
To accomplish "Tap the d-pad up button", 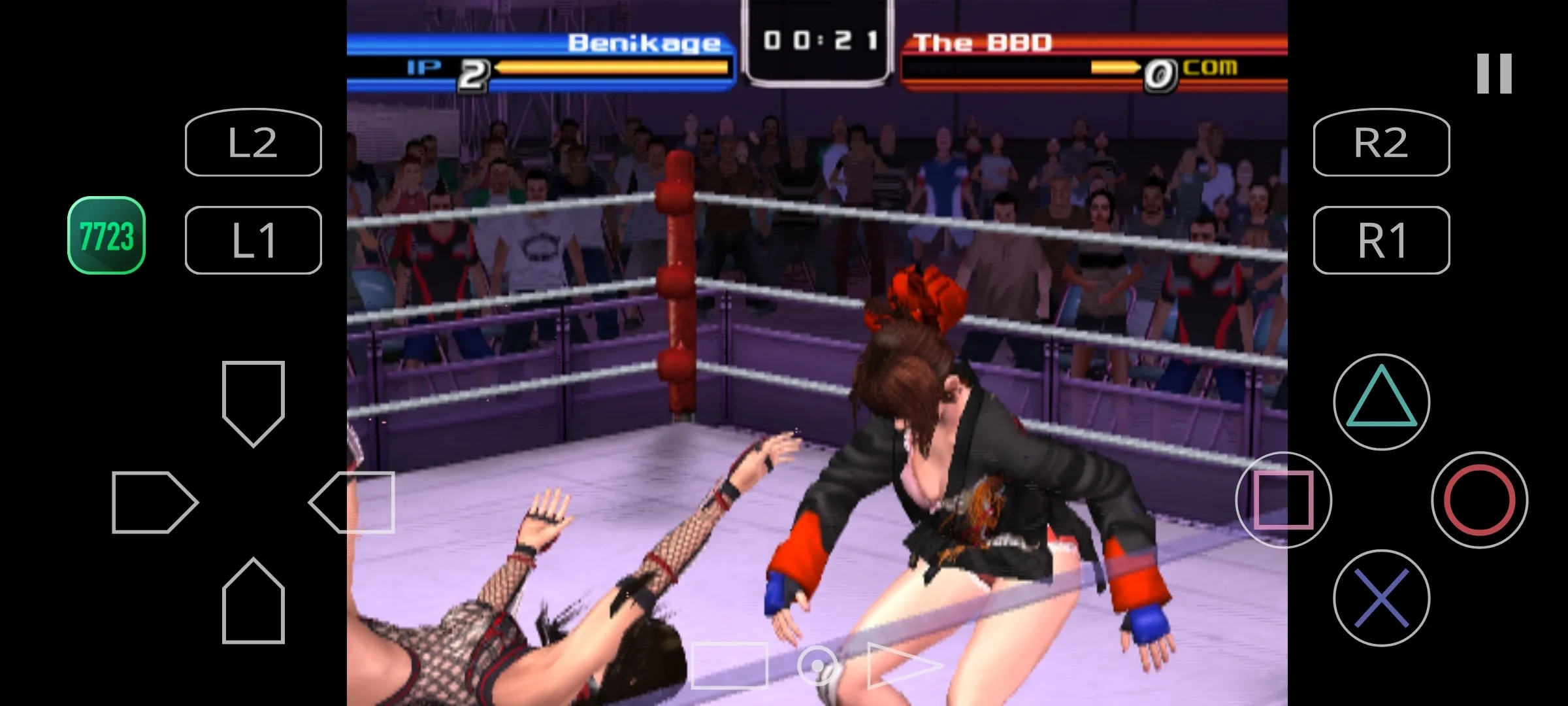I will (253, 400).
